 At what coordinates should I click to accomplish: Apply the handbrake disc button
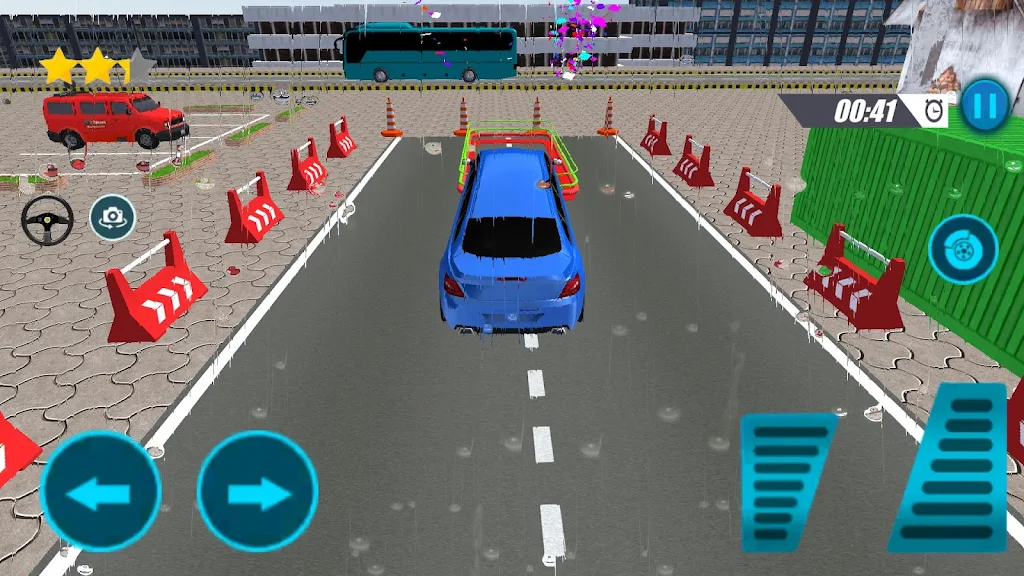(x=962, y=250)
